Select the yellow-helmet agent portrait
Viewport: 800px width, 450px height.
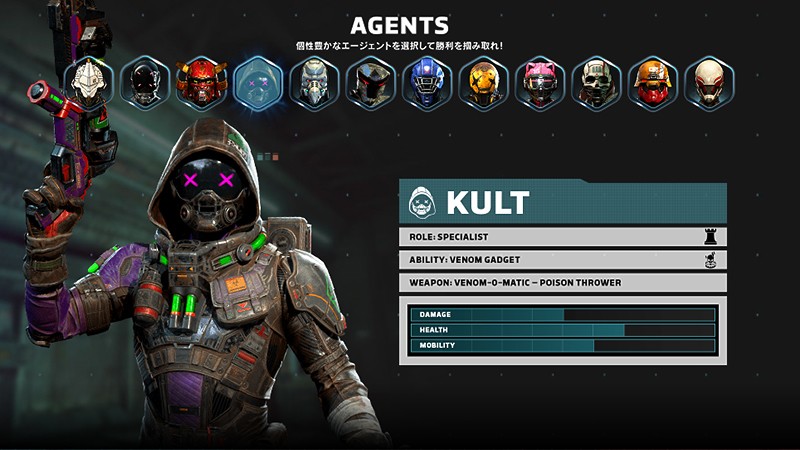(484, 83)
